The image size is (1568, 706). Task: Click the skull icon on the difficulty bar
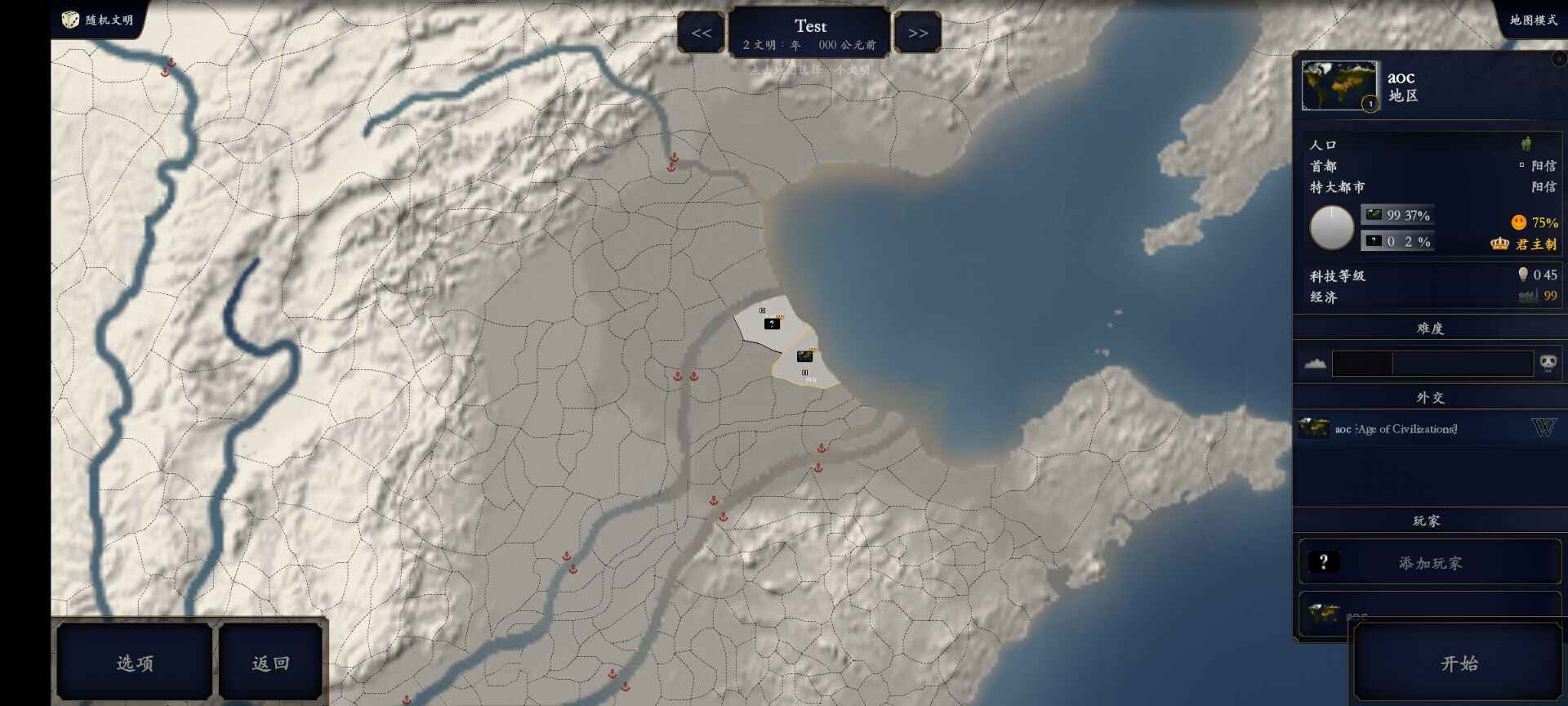pos(1548,363)
